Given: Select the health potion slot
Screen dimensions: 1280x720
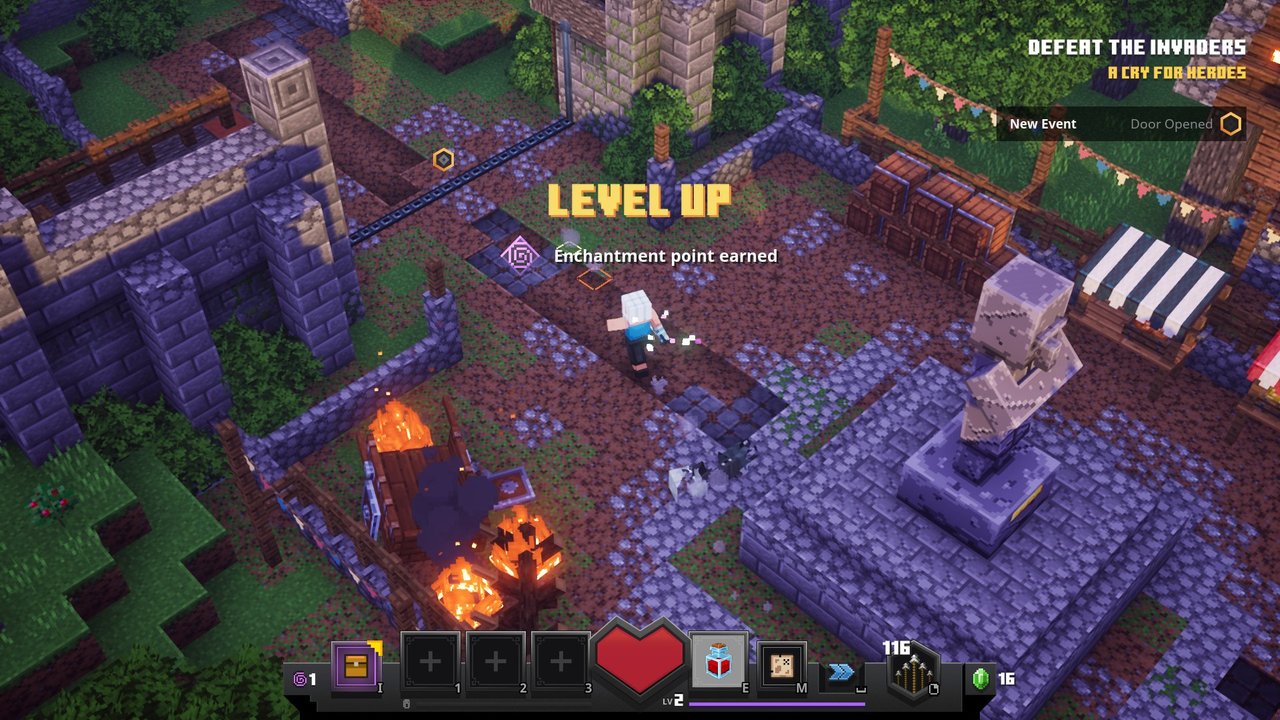Looking at the screenshot, I should pyautogui.click(x=718, y=660).
